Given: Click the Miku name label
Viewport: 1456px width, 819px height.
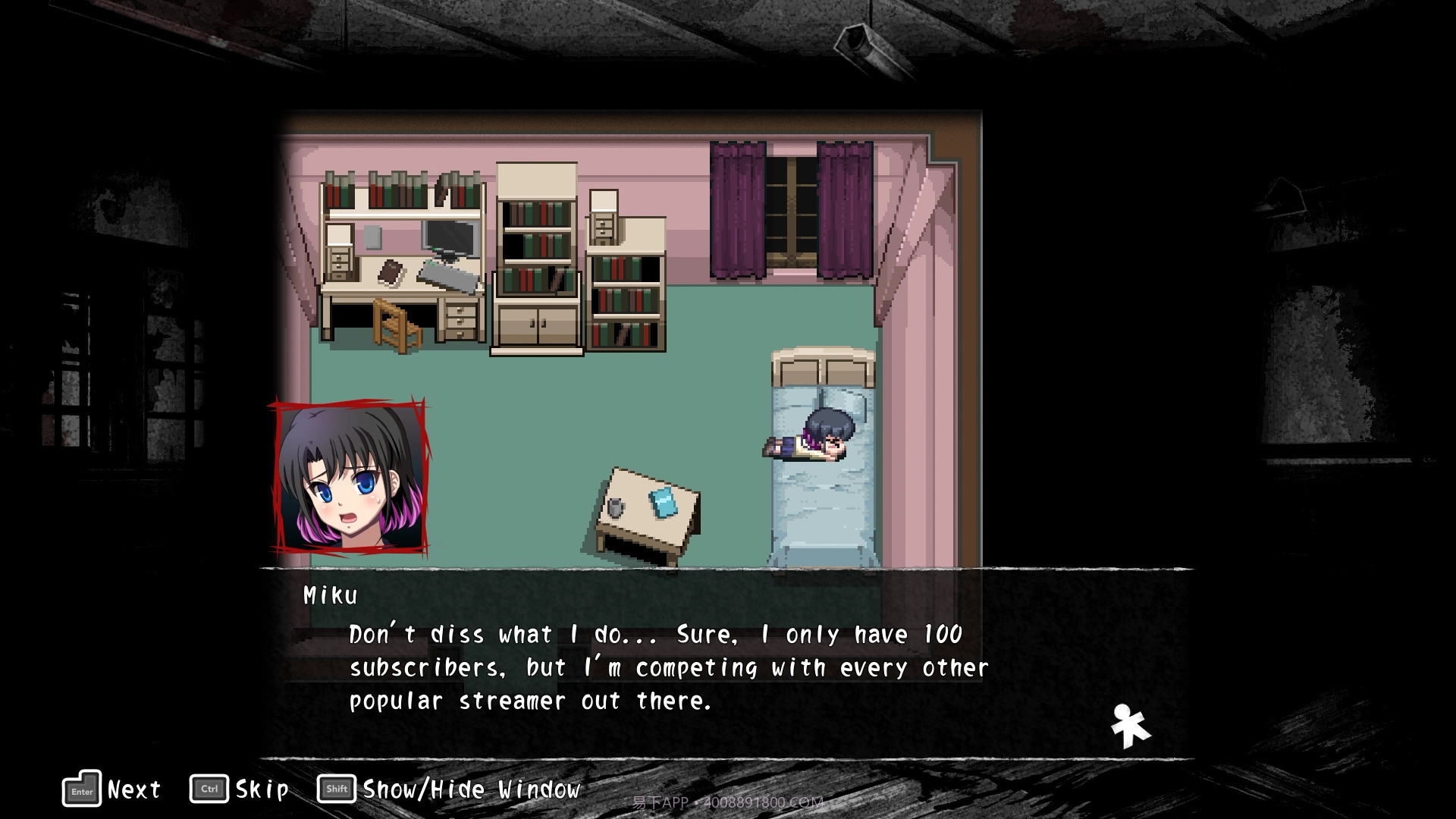Looking at the screenshot, I should (329, 595).
